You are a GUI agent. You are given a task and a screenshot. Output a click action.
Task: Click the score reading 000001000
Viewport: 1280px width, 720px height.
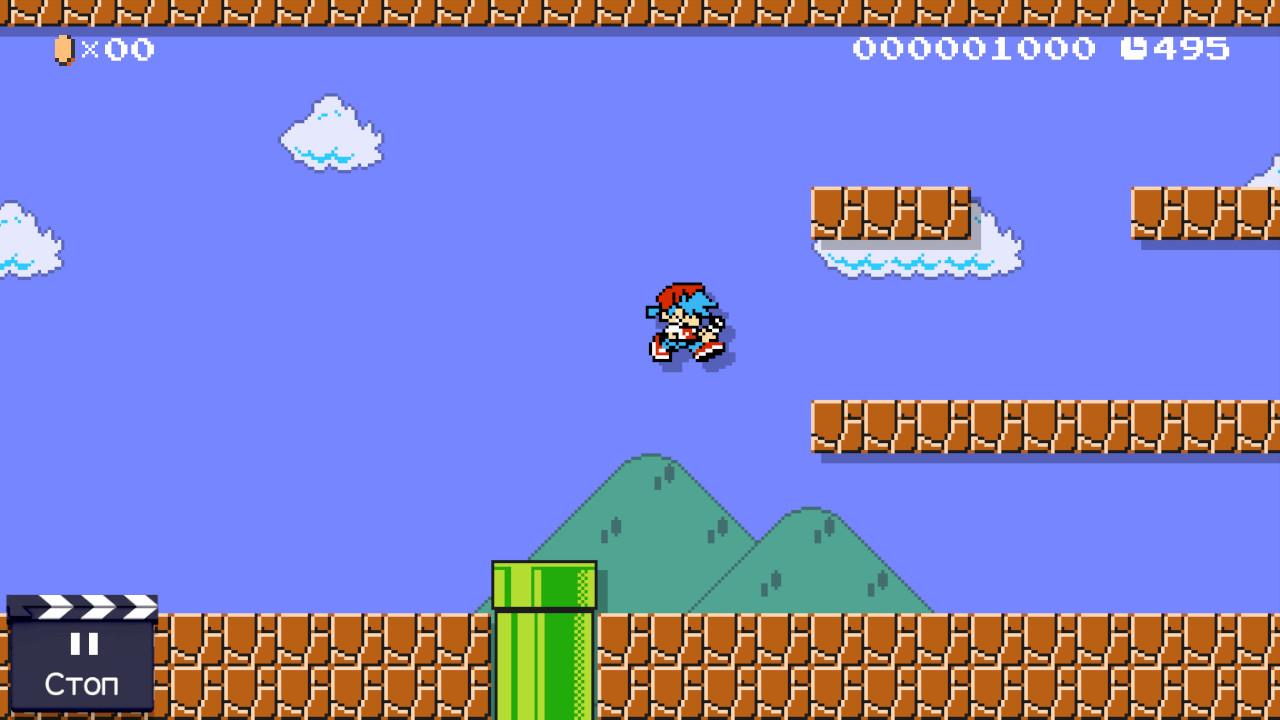[975, 48]
